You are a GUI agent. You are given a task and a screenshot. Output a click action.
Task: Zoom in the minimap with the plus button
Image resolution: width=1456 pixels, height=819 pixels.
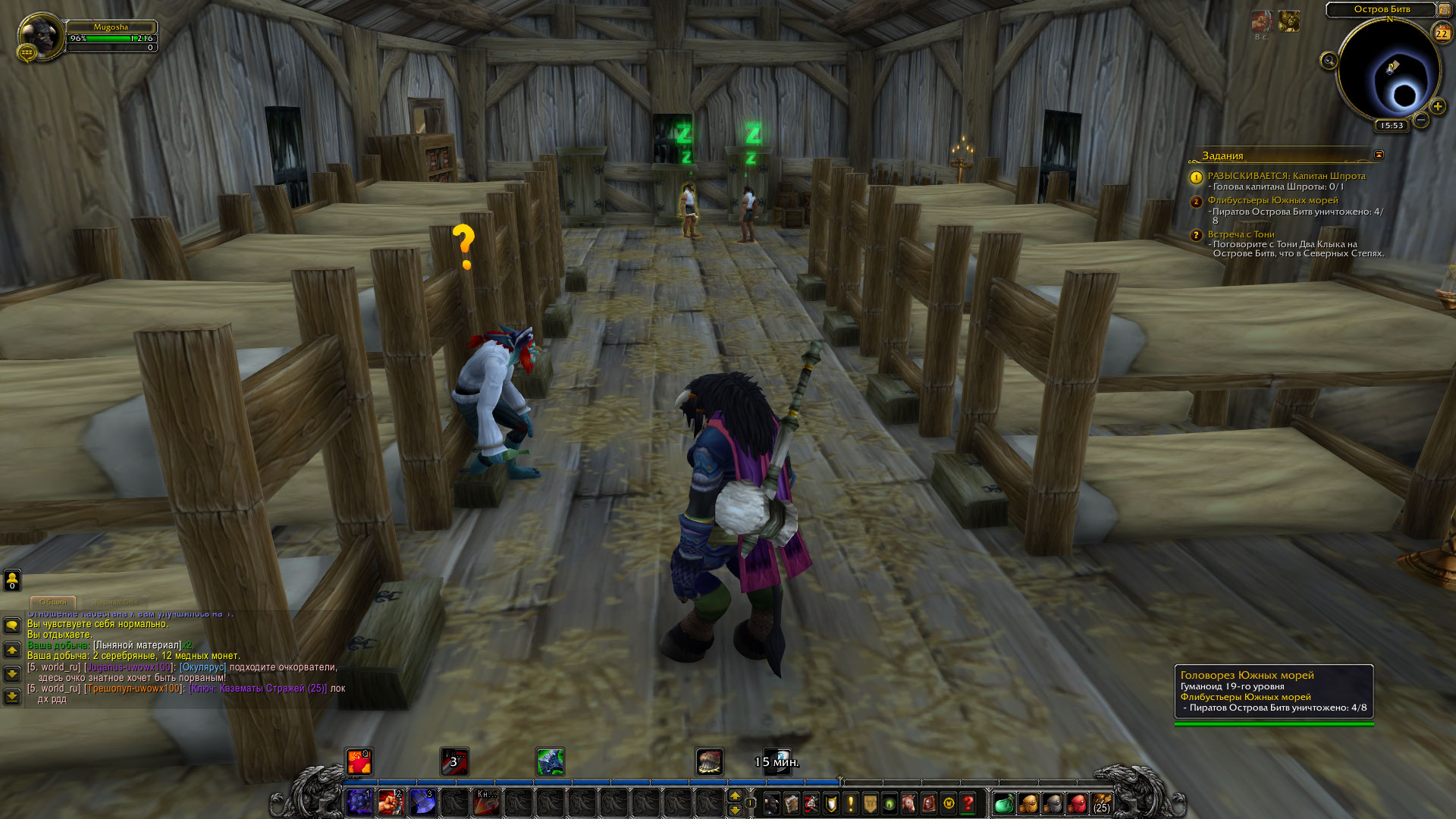pos(1438,106)
